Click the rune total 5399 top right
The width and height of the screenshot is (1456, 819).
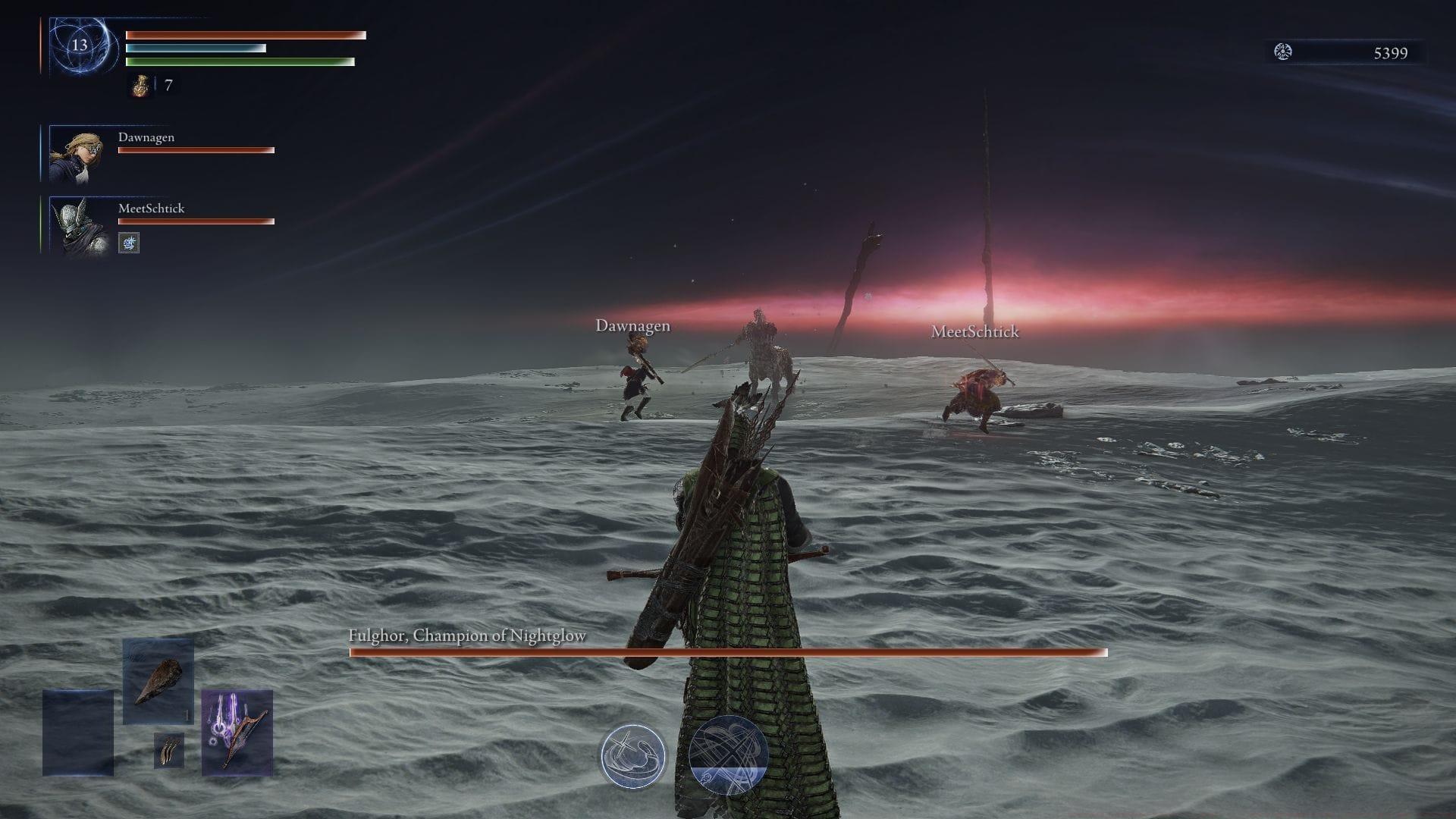[x=1389, y=53]
